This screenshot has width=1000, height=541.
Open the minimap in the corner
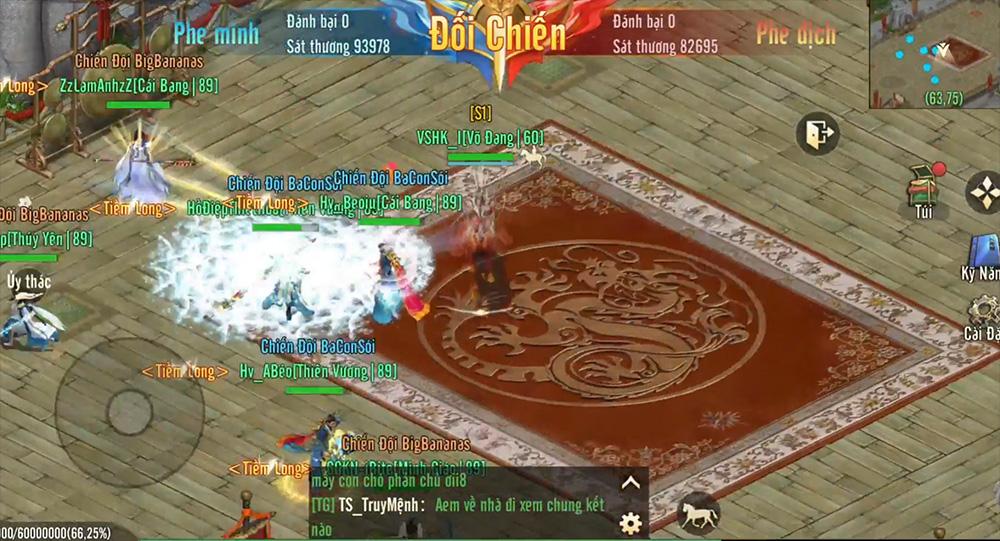pos(934,53)
